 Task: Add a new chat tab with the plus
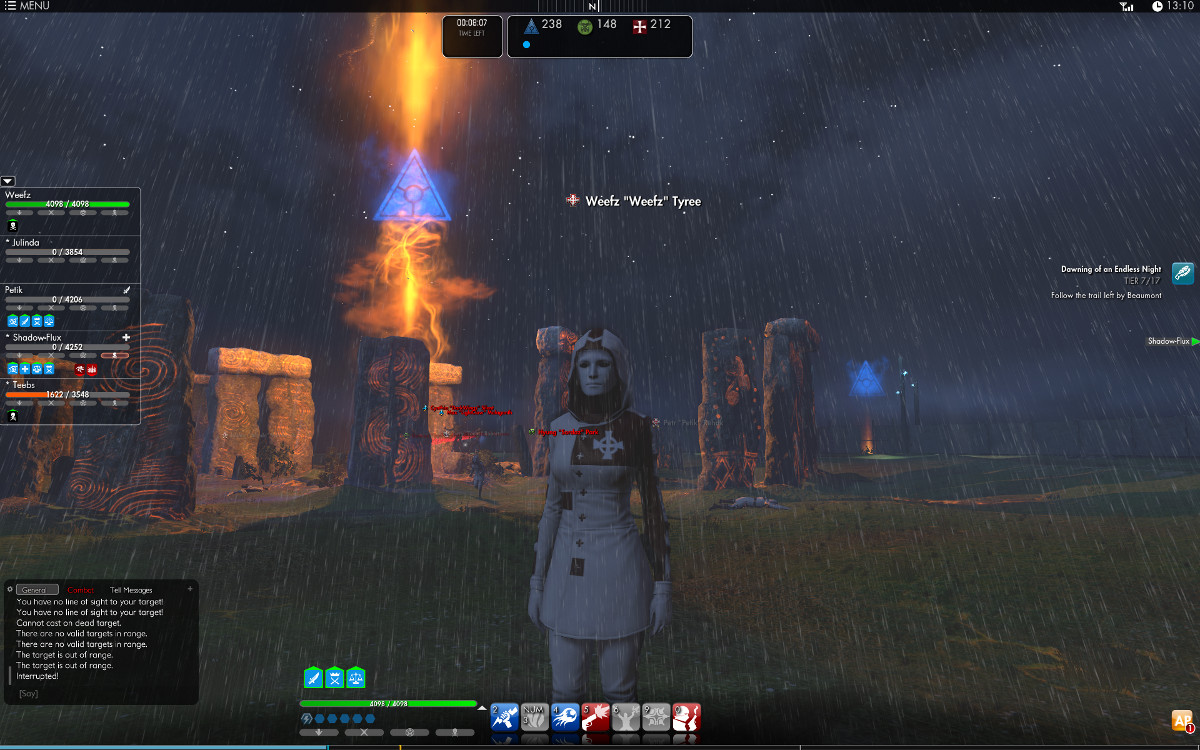[191, 589]
